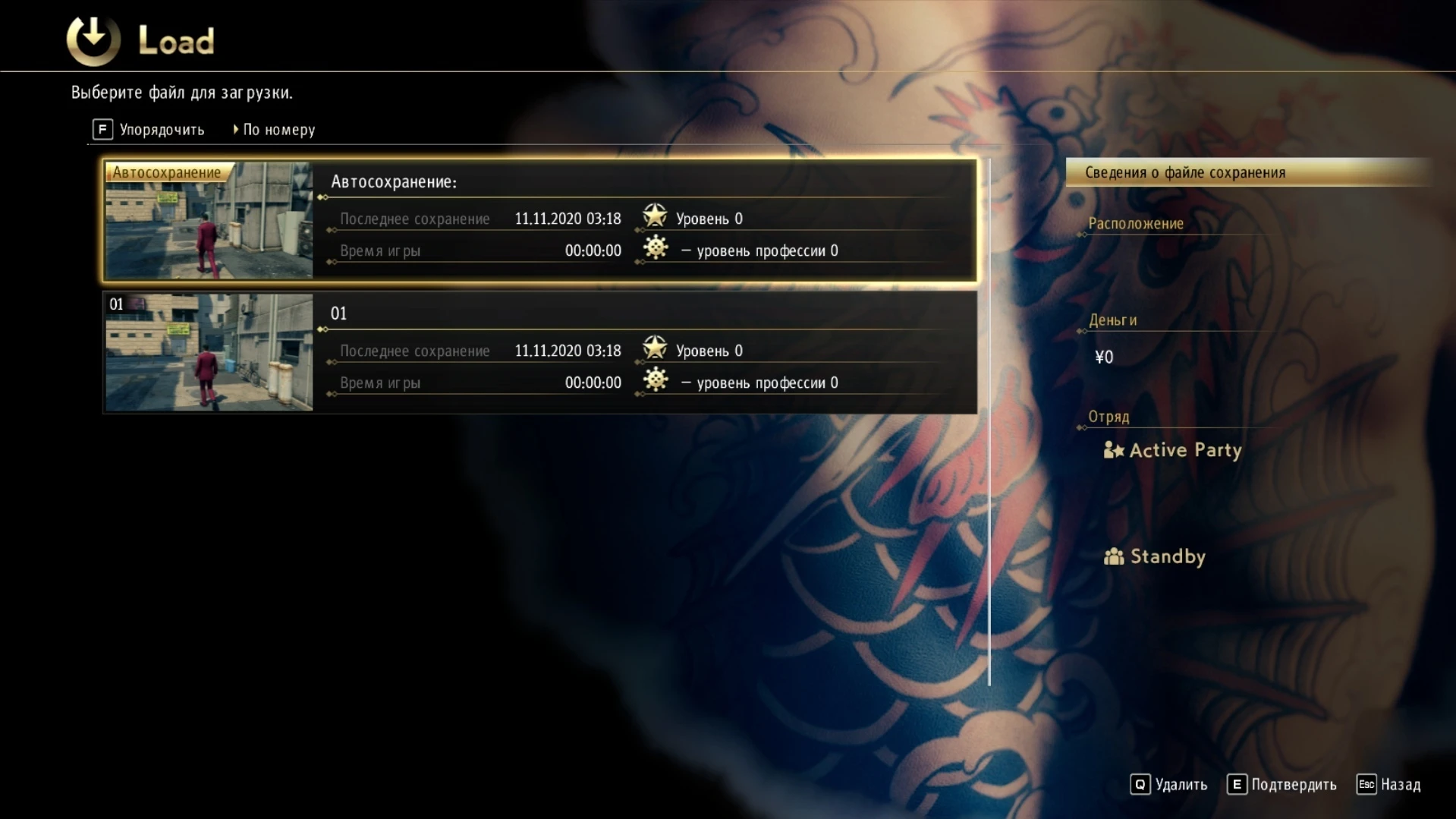Select the Автосохранение save slot
This screenshot has width=1456, height=819.
click(539, 221)
